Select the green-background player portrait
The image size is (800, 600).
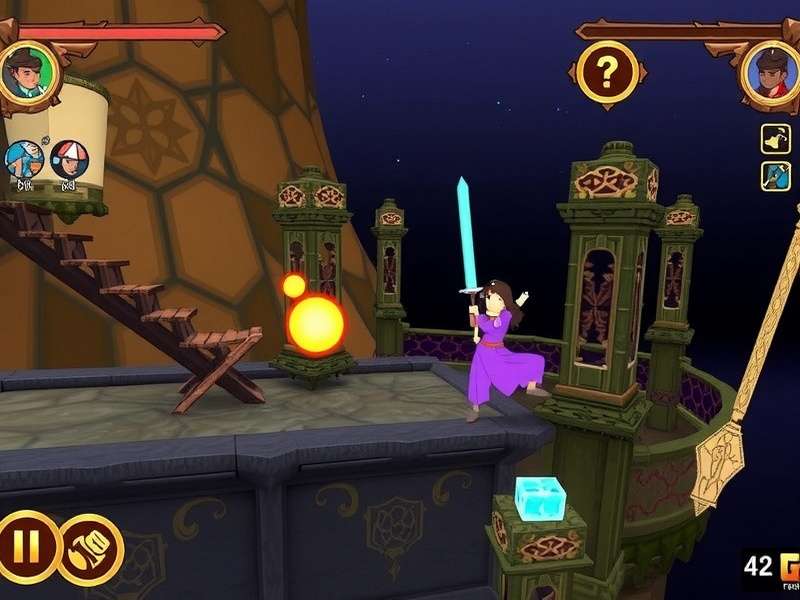tap(27, 72)
